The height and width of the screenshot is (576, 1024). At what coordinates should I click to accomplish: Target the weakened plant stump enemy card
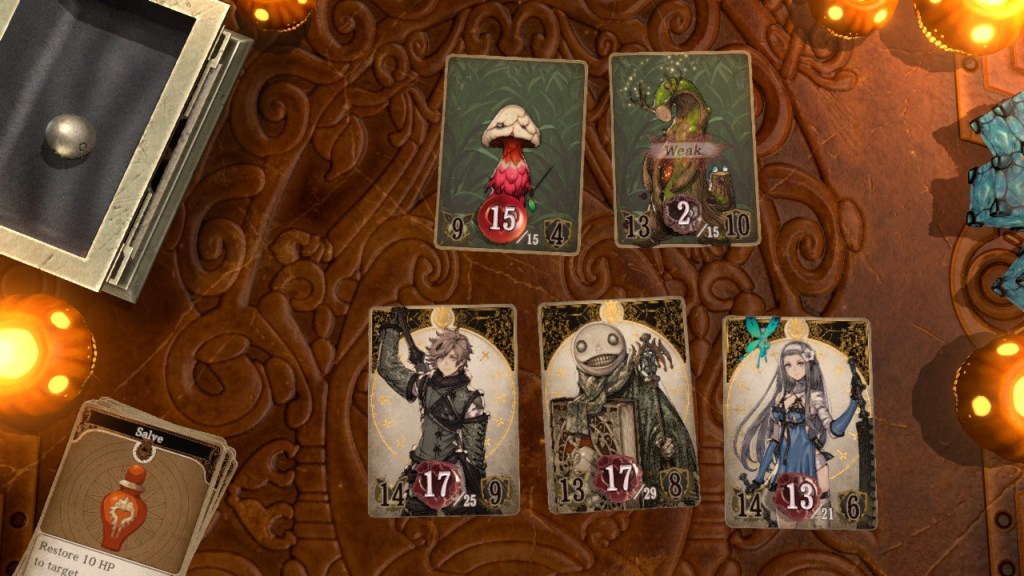[x=684, y=148]
